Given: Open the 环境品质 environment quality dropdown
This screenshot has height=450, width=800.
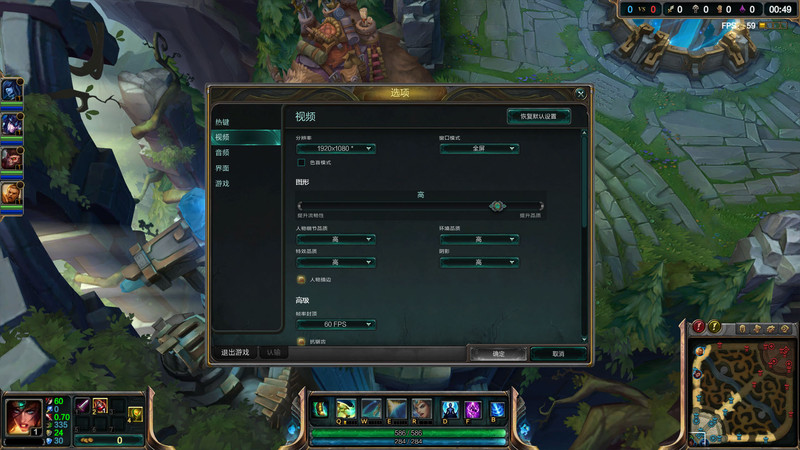Looking at the screenshot, I should [x=479, y=240].
